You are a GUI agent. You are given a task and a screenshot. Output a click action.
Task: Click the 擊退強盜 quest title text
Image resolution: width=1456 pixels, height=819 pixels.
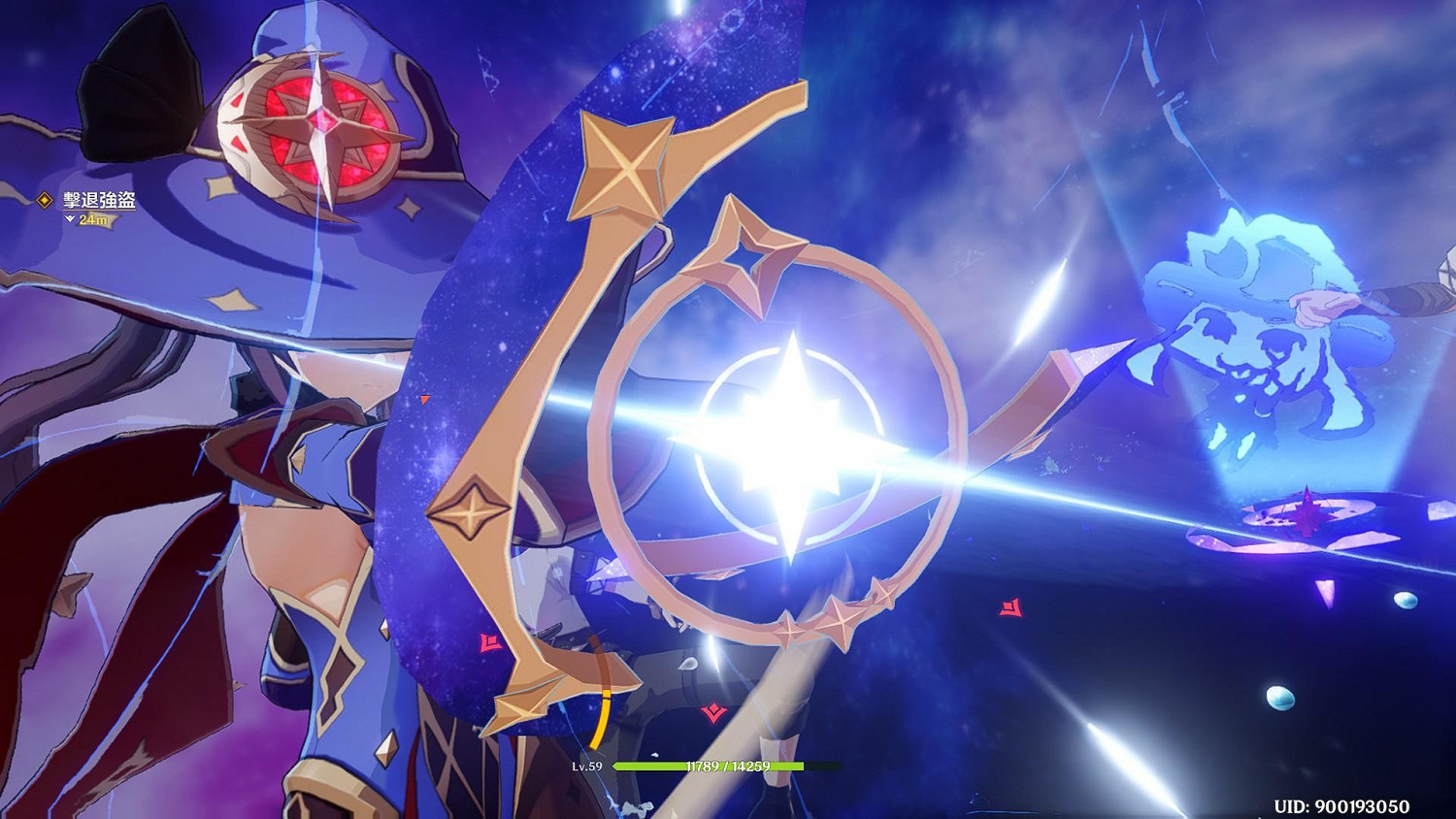tap(97, 200)
